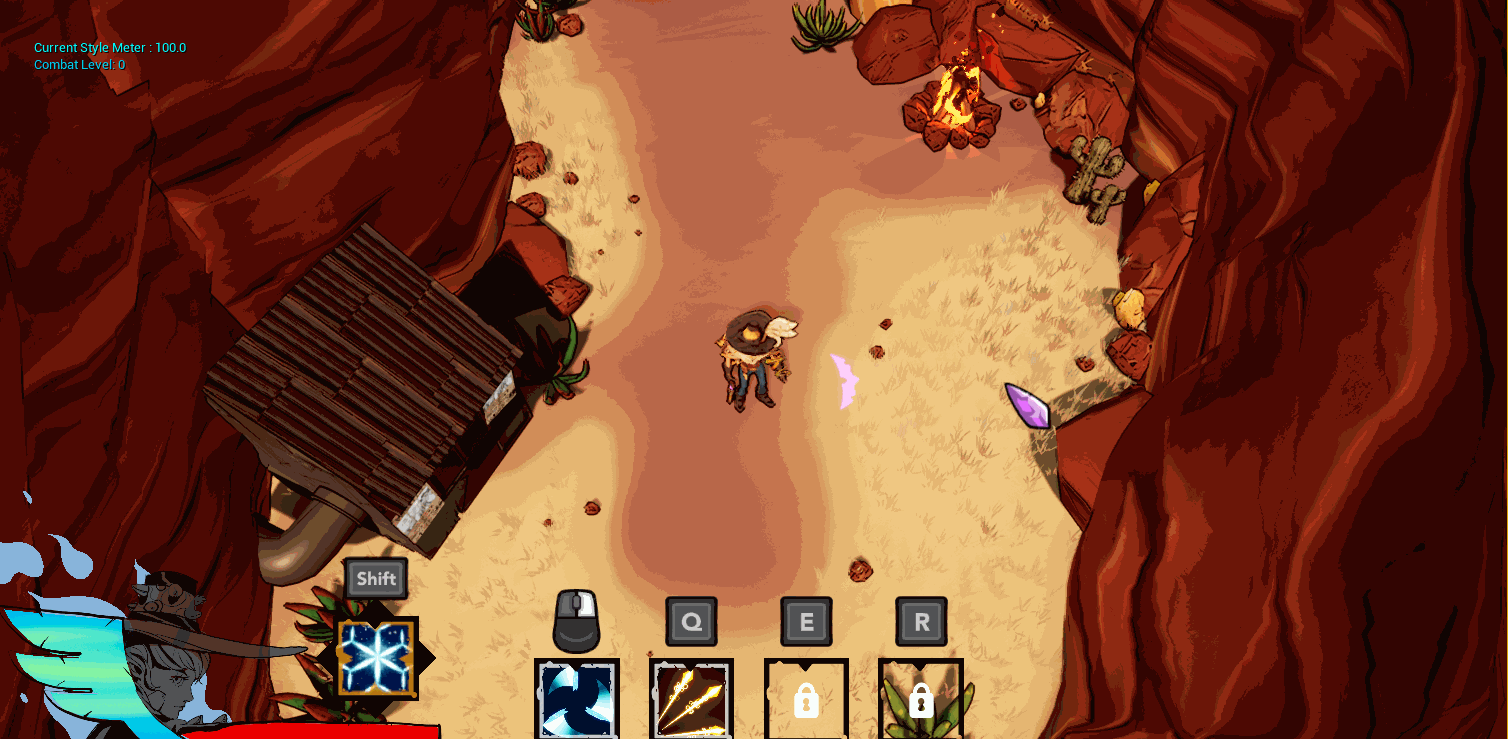Click the R keybind label
Viewport: 1508px width, 739px height.
tap(918, 621)
